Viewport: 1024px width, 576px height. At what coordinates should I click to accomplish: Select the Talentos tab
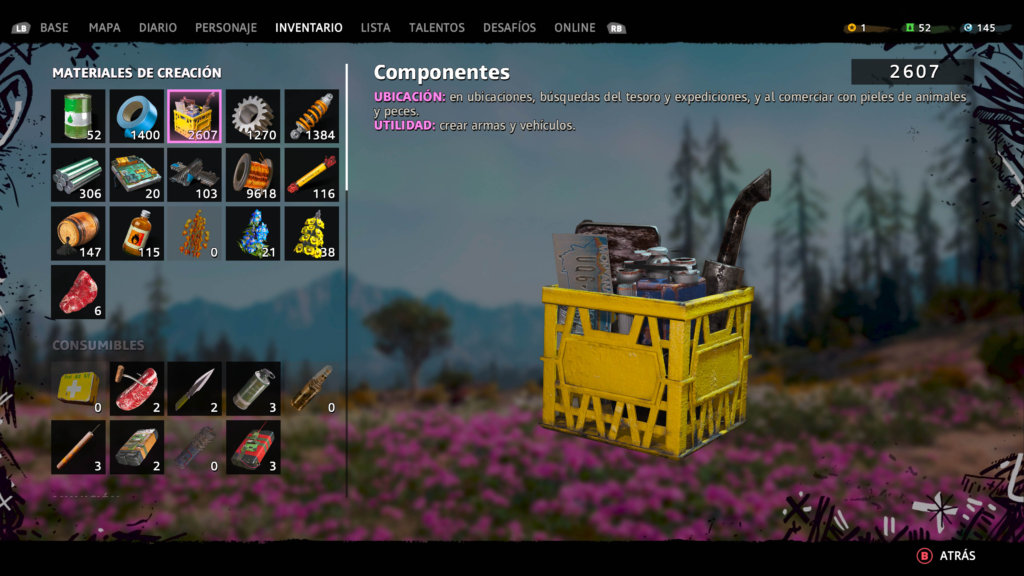tap(437, 28)
